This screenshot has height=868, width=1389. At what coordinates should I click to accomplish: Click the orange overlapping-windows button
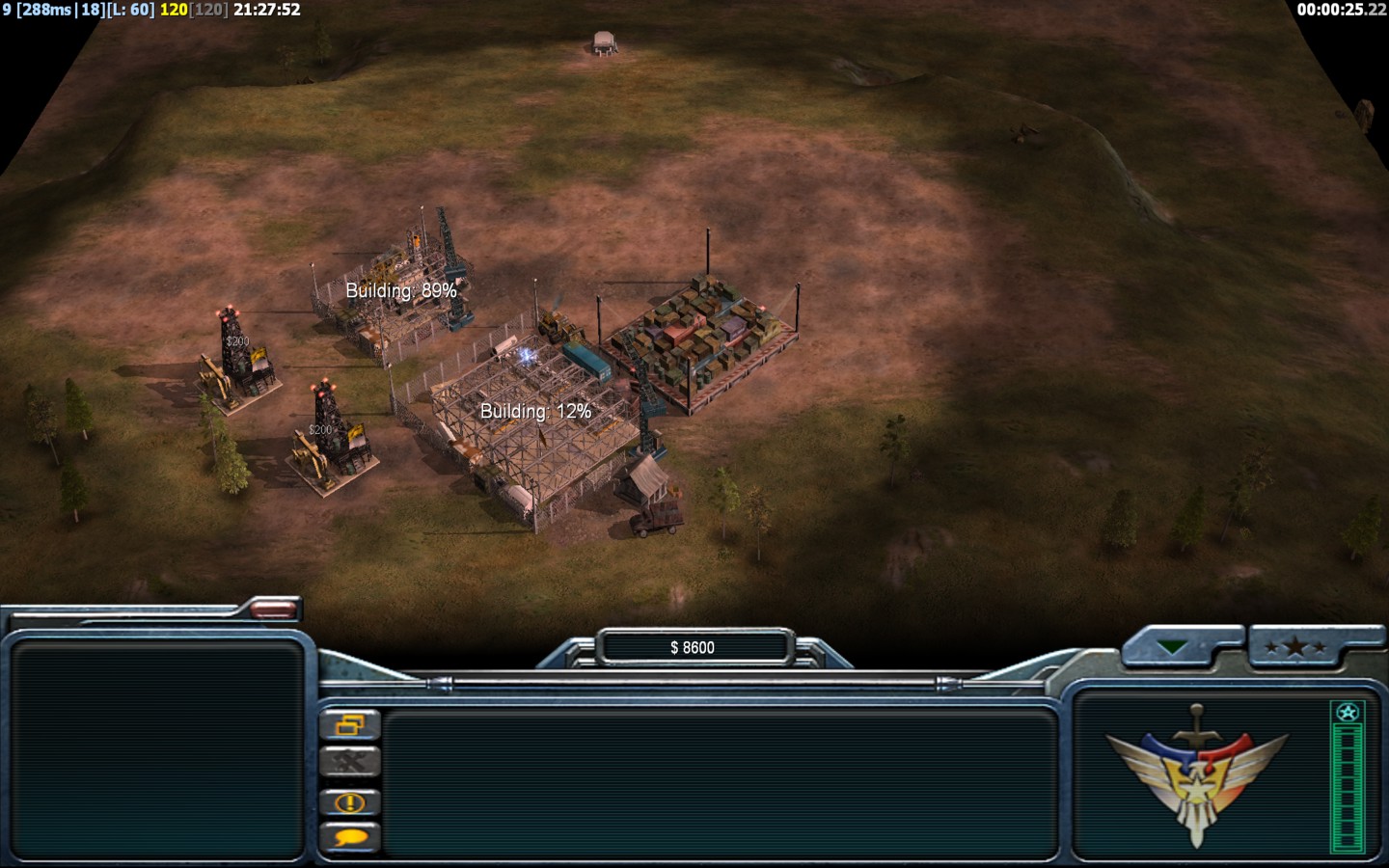point(350,725)
